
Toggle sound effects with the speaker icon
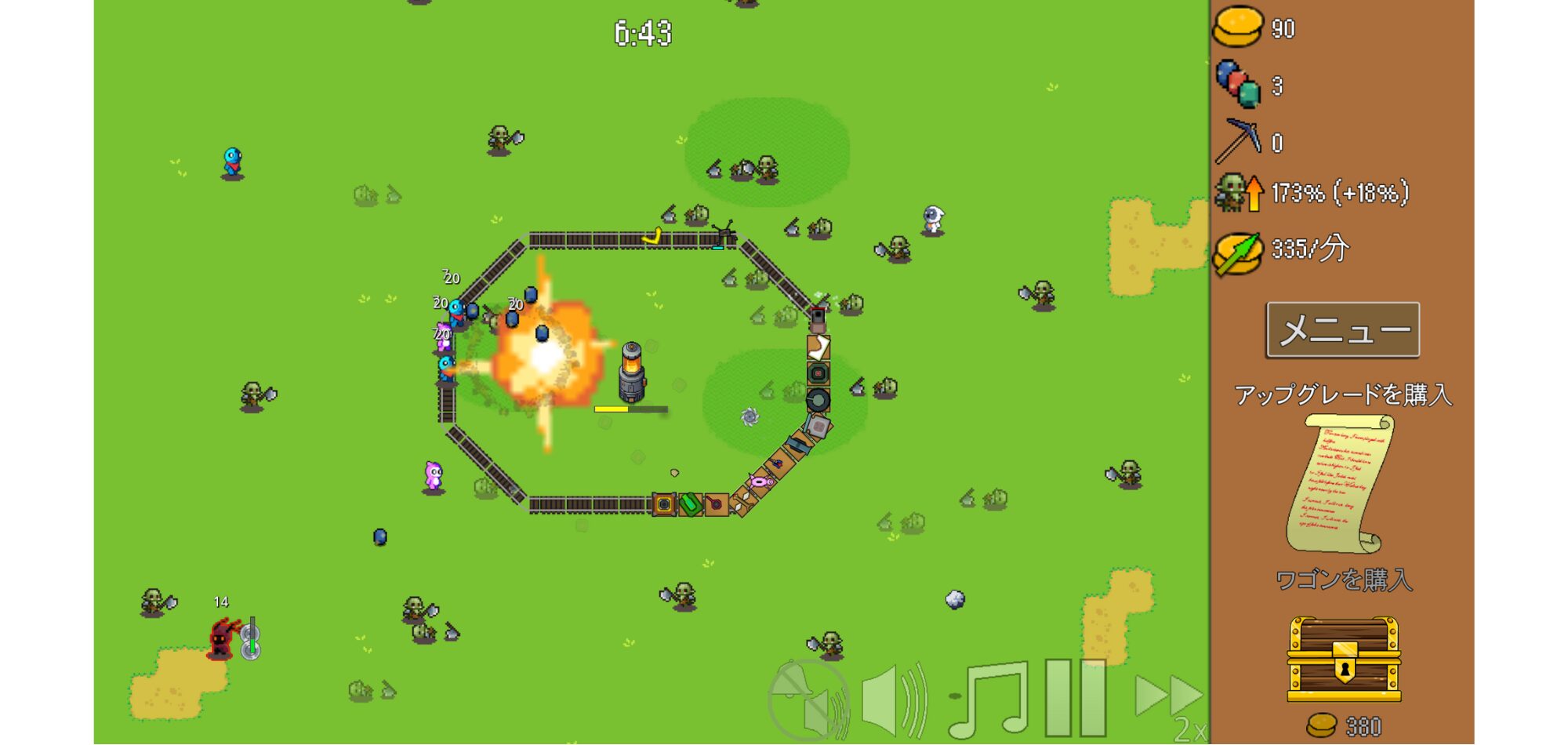[895, 700]
